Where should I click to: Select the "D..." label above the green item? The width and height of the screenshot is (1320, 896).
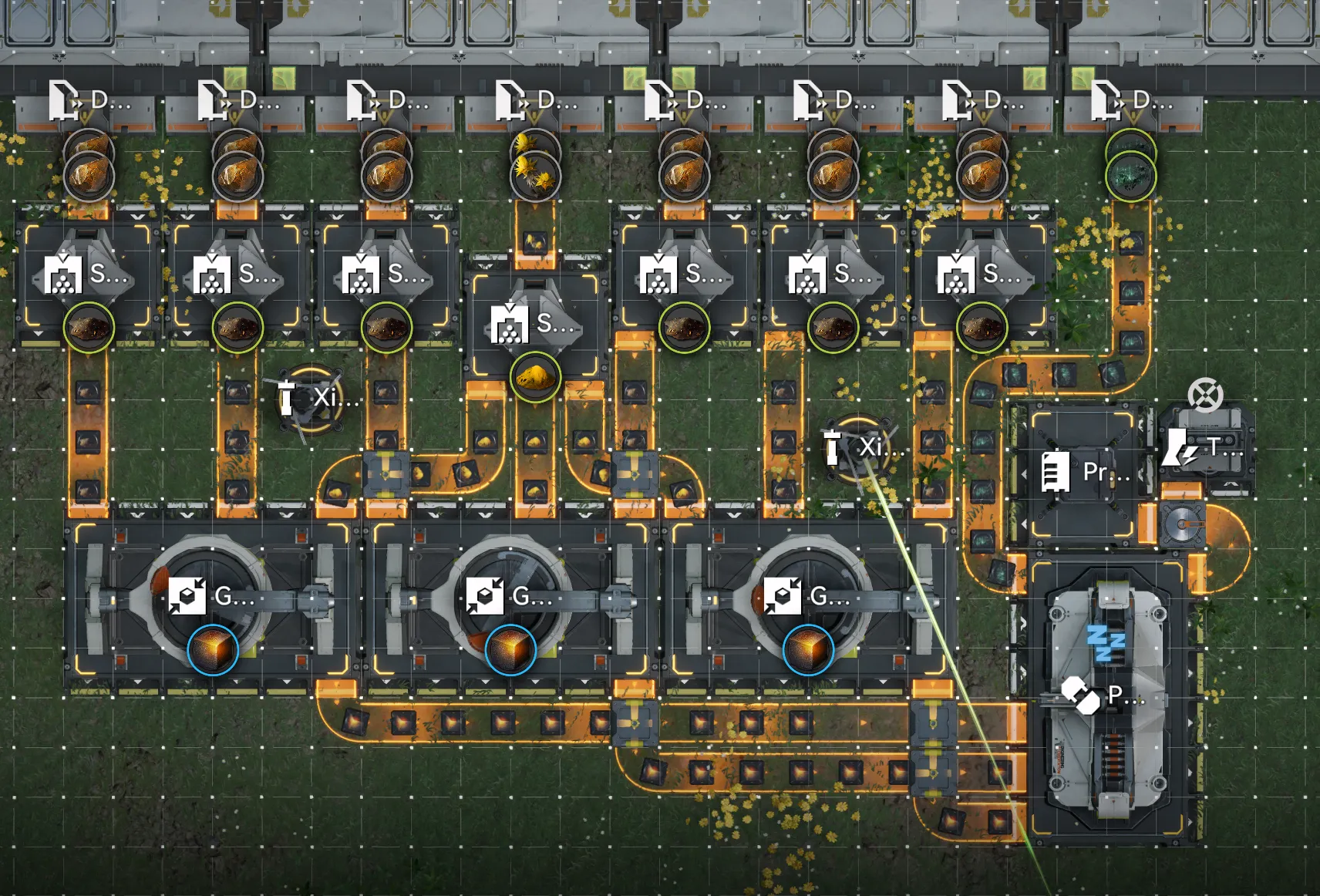click(1131, 101)
